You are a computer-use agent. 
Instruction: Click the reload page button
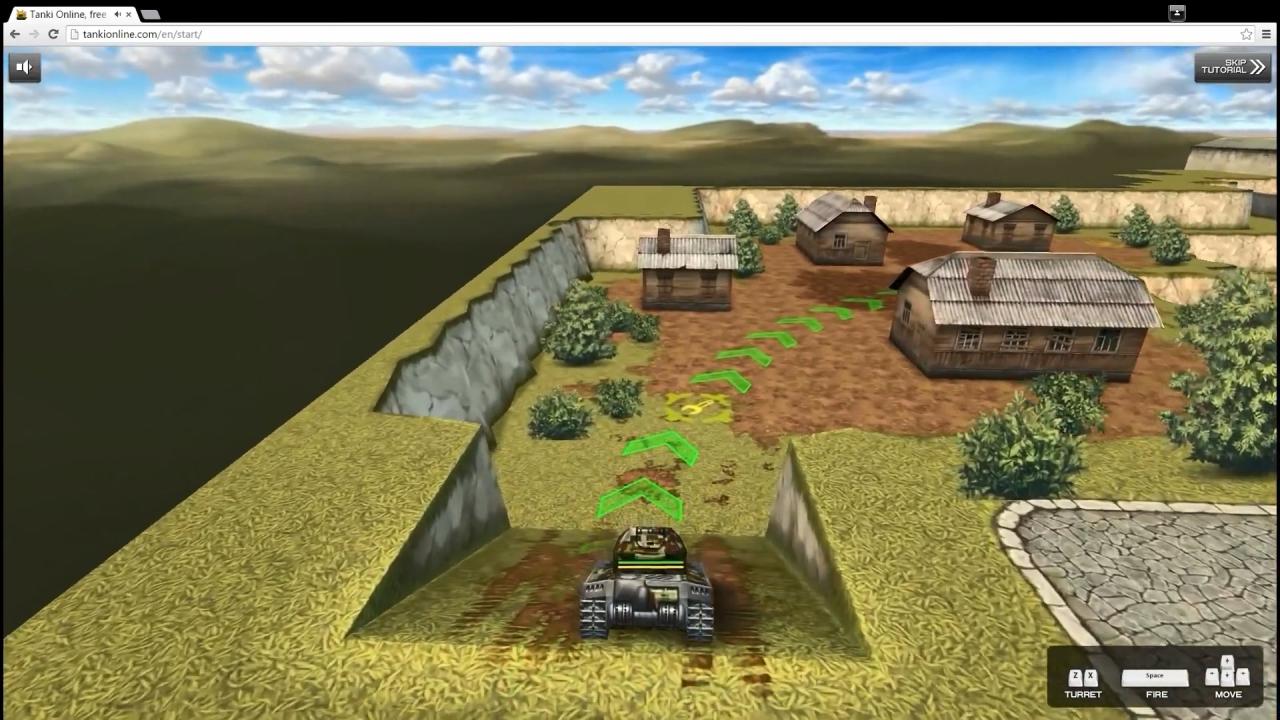click(53, 33)
